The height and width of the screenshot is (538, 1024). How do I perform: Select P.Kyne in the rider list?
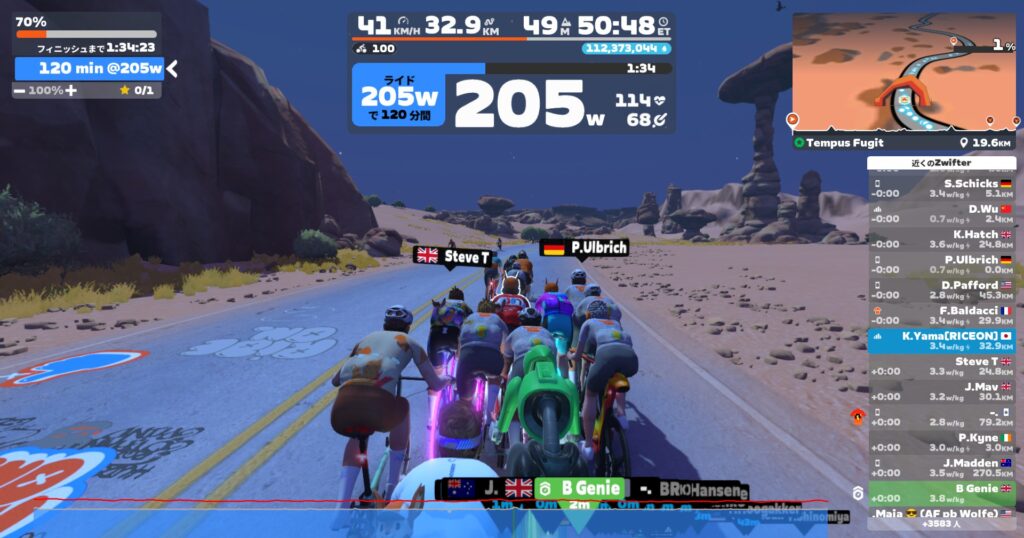(941, 442)
